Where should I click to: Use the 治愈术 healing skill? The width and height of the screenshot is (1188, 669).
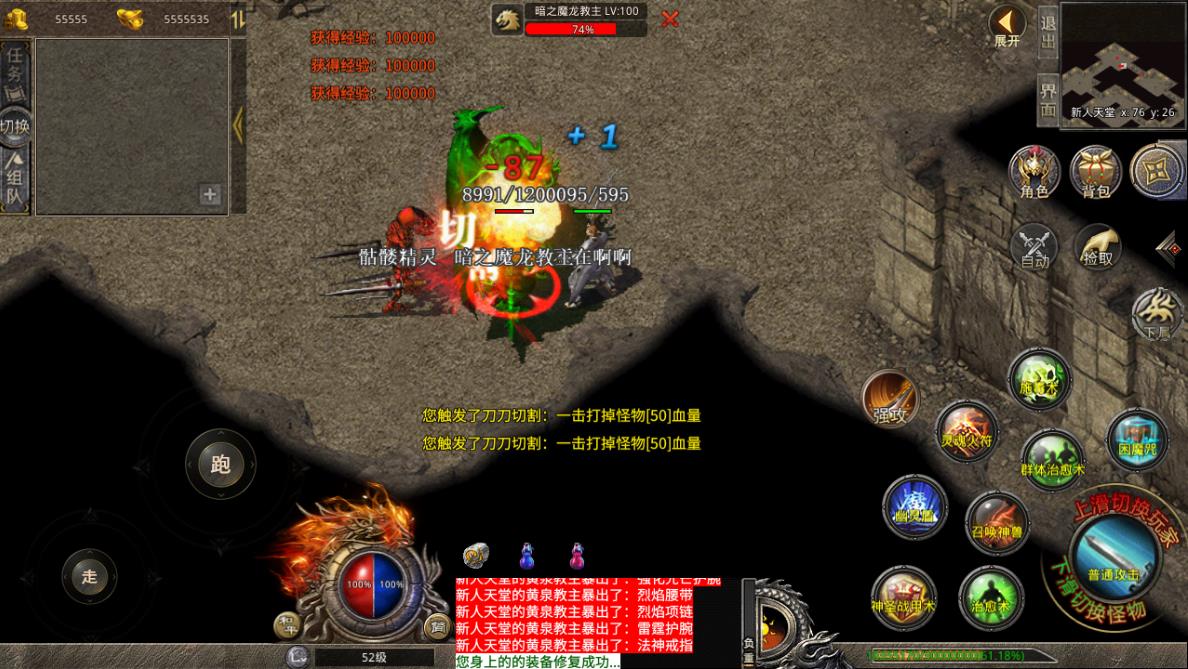point(990,596)
